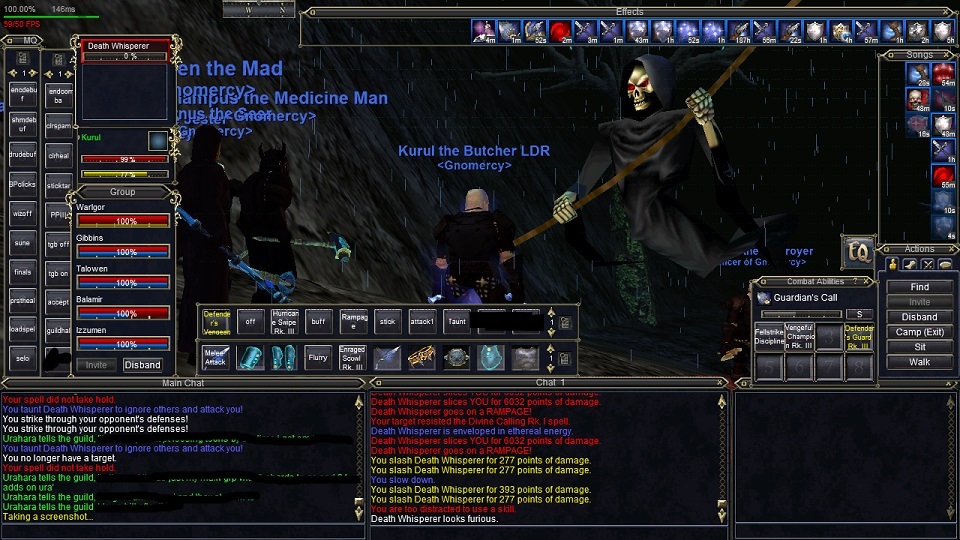This screenshot has height=540, width=960.
Task: Toggle the Walk action button
Action: (x=919, y=362)
